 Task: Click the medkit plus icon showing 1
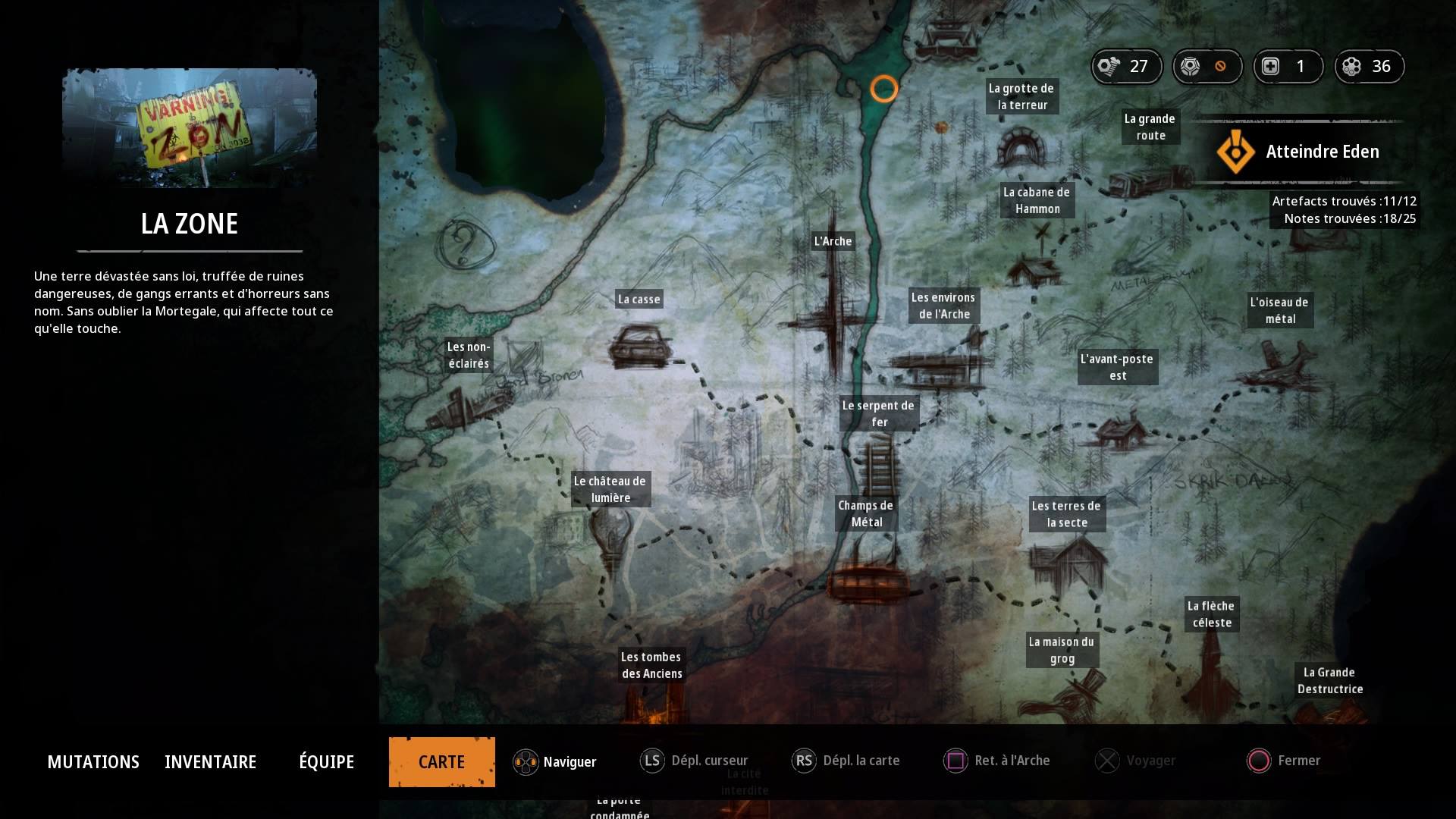coord(1272,67)
